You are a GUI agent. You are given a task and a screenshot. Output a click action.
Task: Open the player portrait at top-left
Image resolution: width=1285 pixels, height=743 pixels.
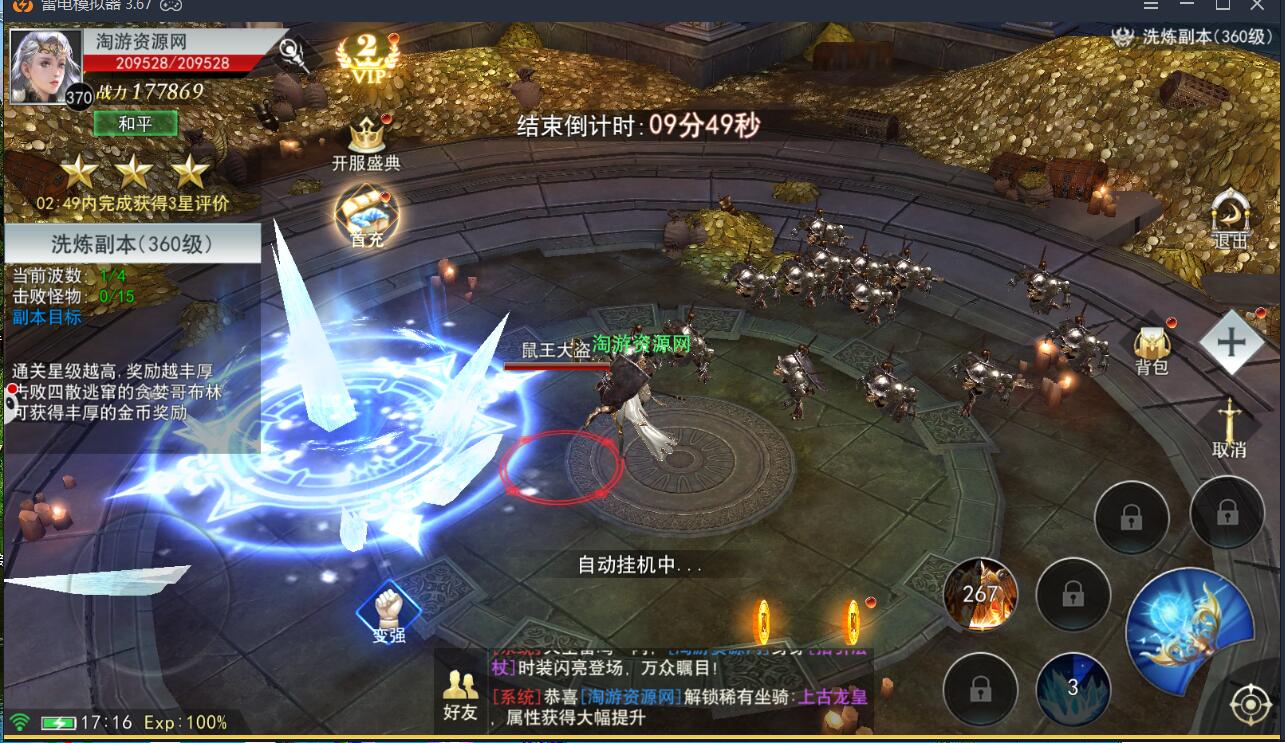pos(46,67)
